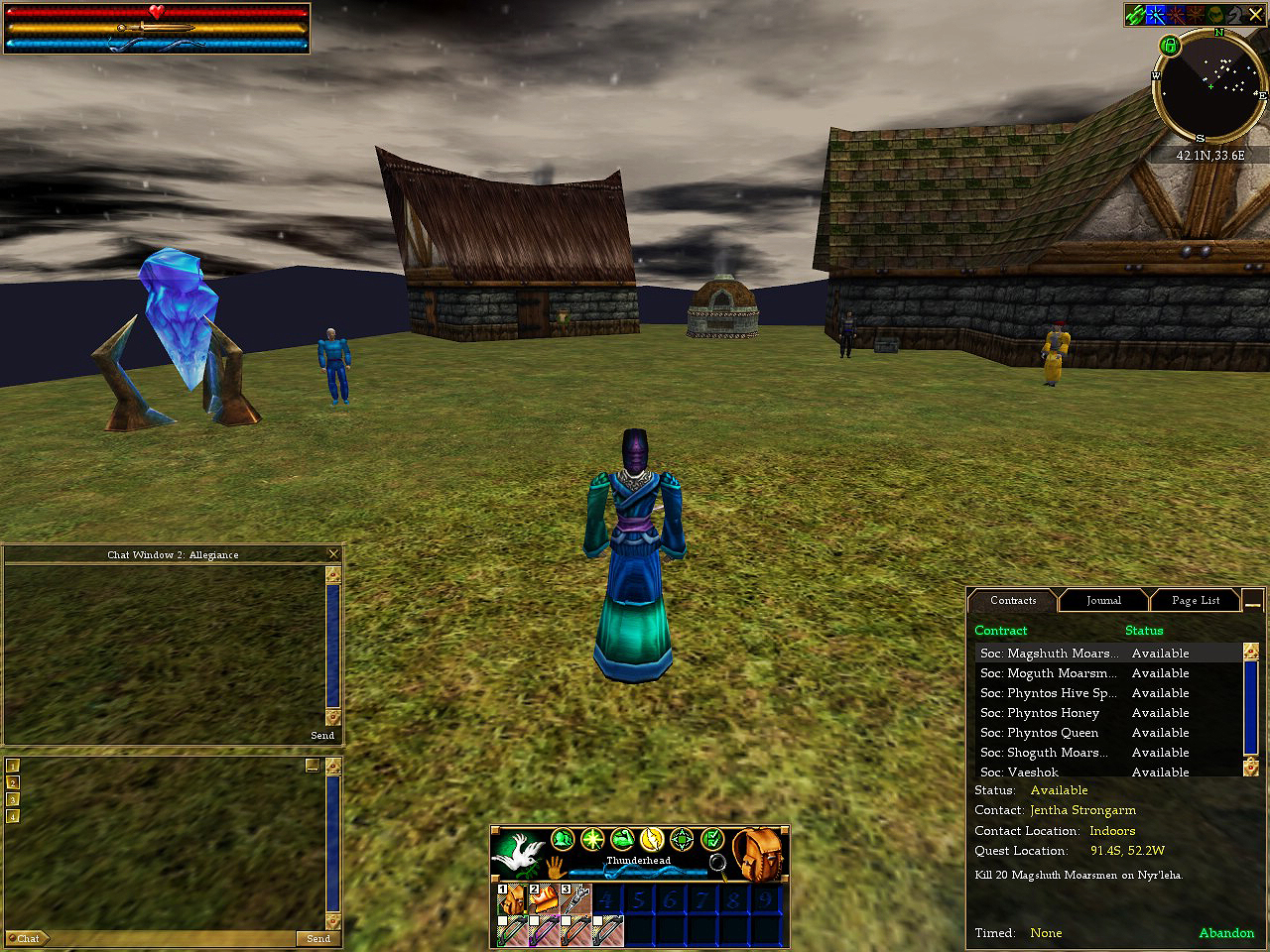Toggle the white dove peace mode icon

(519, 854)
